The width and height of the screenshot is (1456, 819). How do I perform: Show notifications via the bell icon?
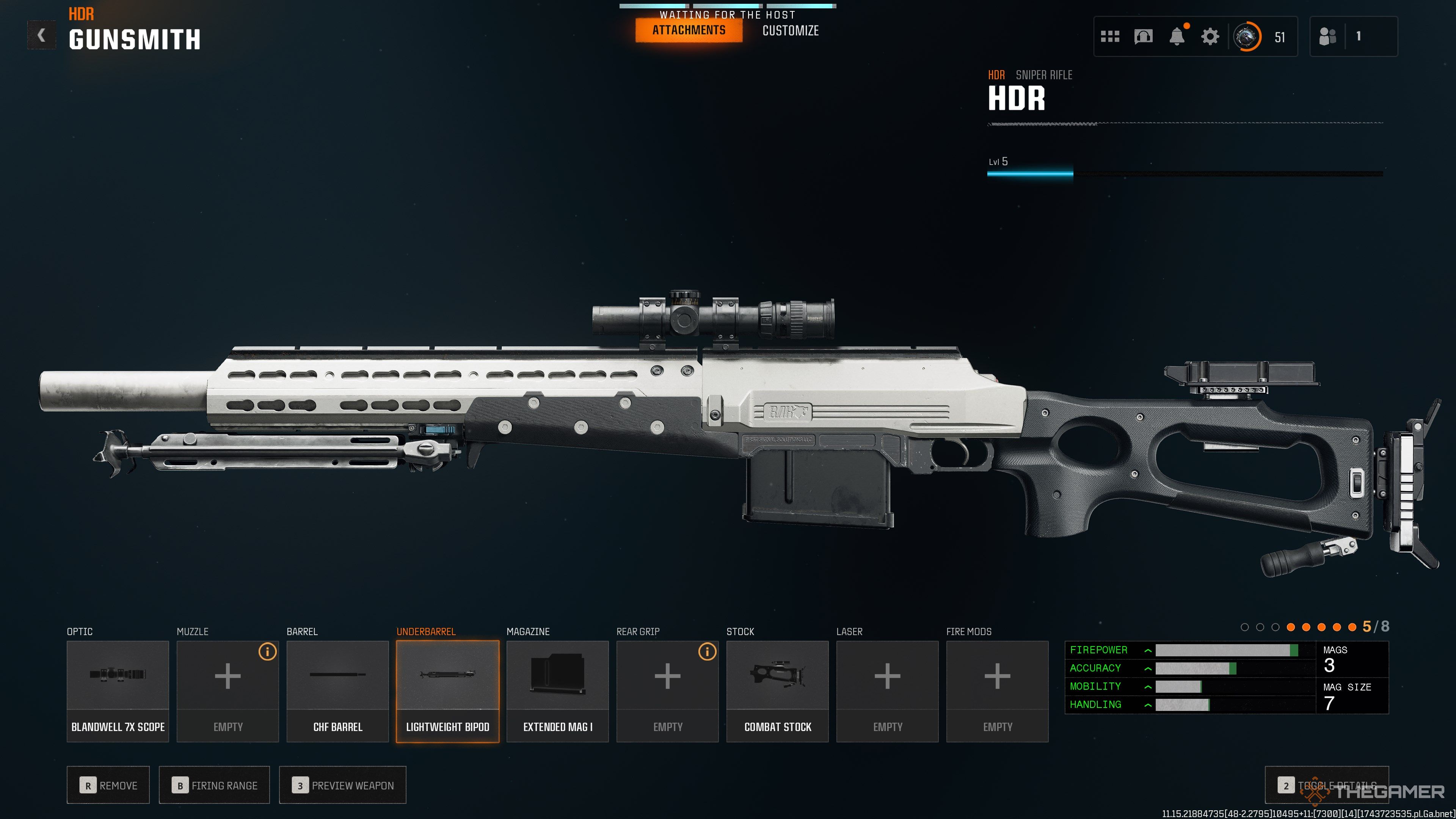coord(1177,37)
